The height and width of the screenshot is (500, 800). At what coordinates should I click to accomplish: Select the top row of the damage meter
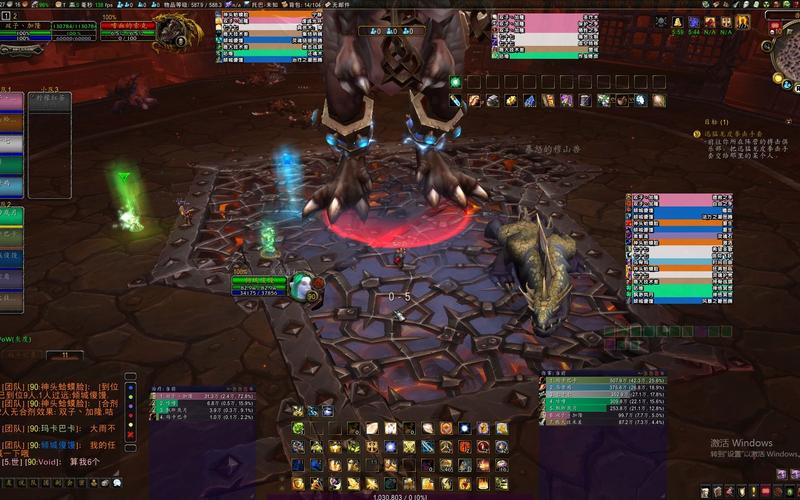point(588,381)
